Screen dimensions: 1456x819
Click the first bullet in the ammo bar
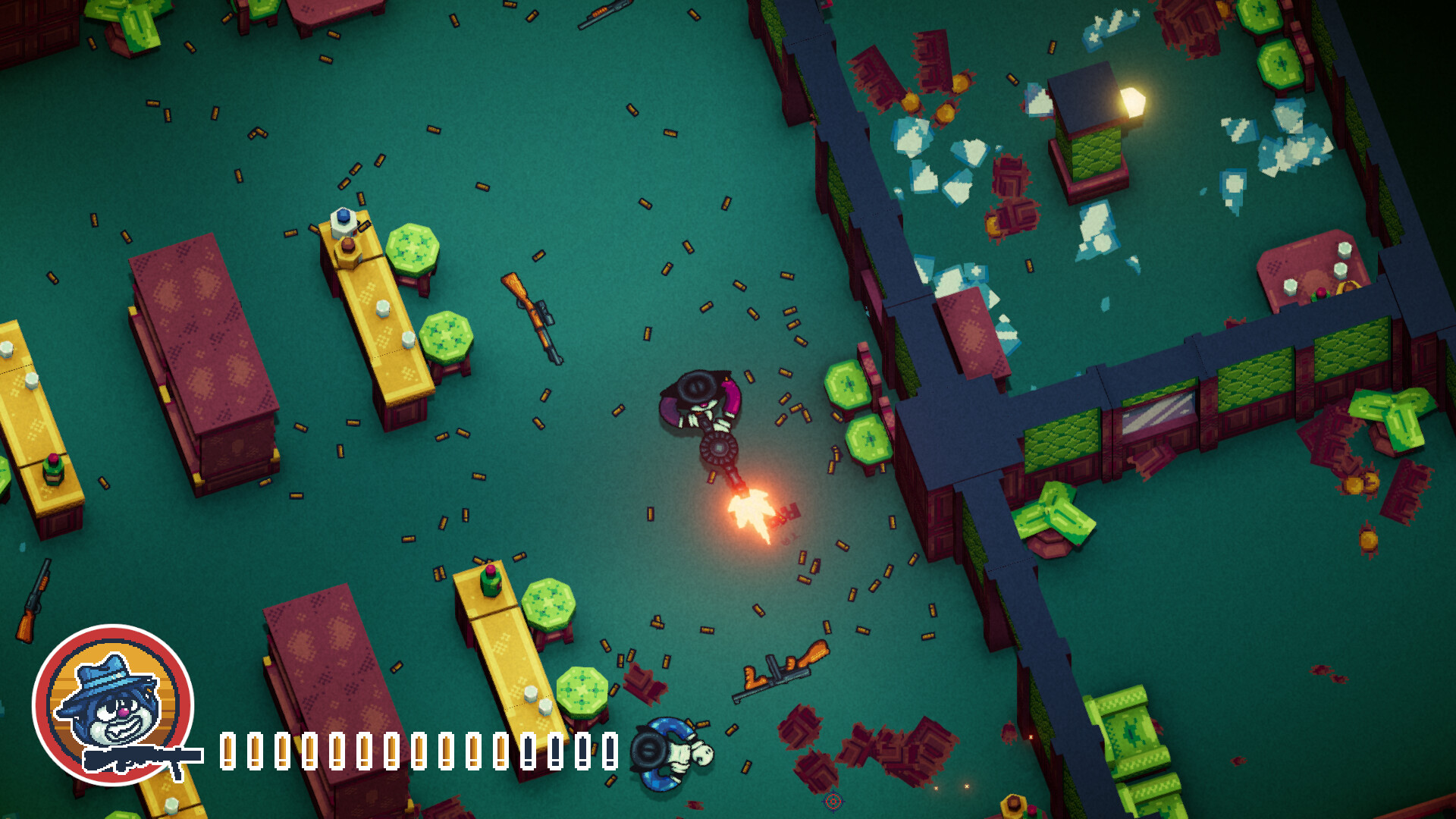227,751
